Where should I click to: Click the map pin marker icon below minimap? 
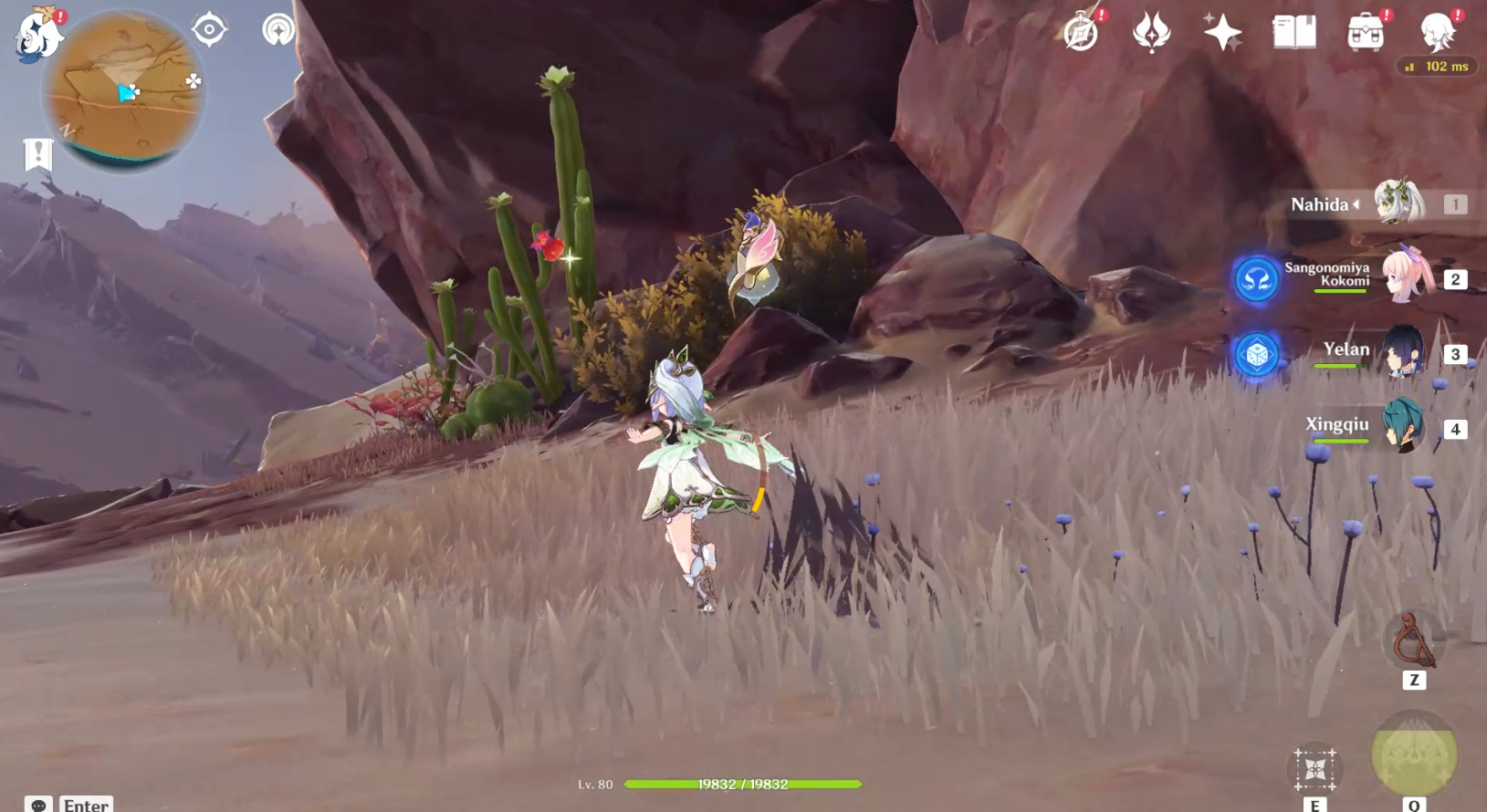pos(37,153)
